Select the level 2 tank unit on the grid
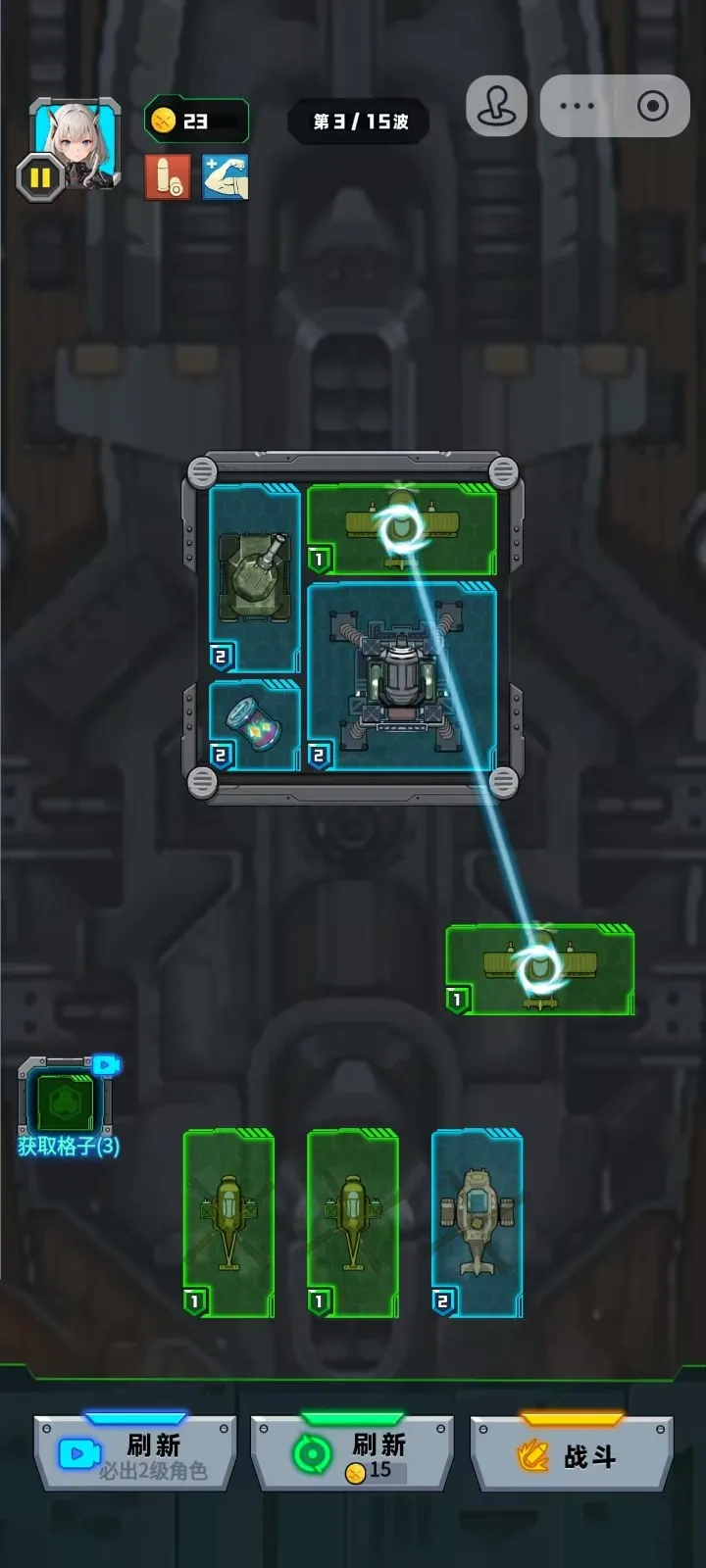706x1568 pixels. [254, 578]
